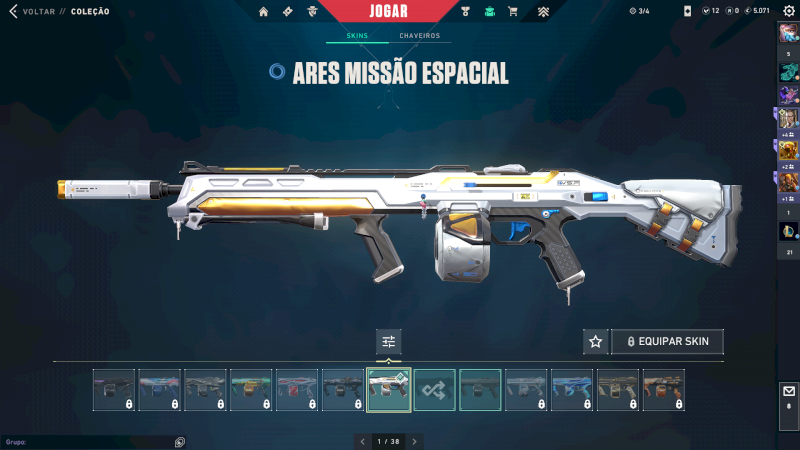Go to the next skin page arrow
The height and width of the screenshot is (450, 800).
pos(415,441)
